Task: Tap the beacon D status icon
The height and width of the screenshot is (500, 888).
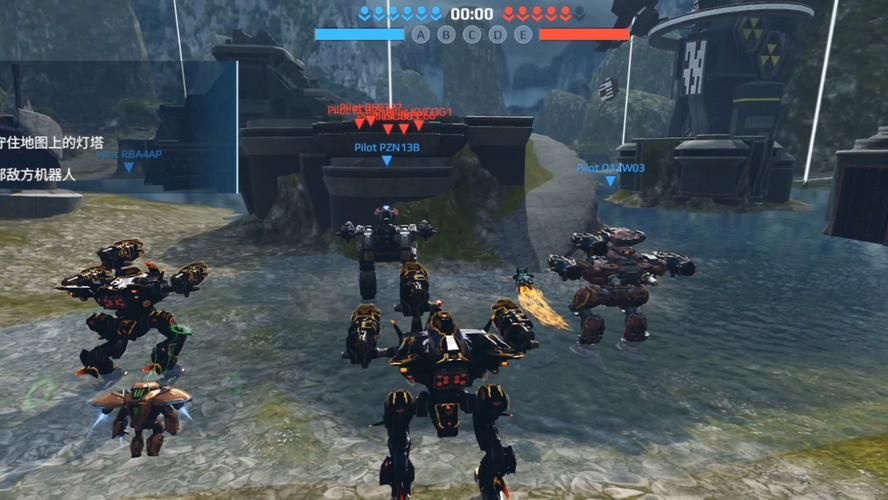Action: click(497, 34)
